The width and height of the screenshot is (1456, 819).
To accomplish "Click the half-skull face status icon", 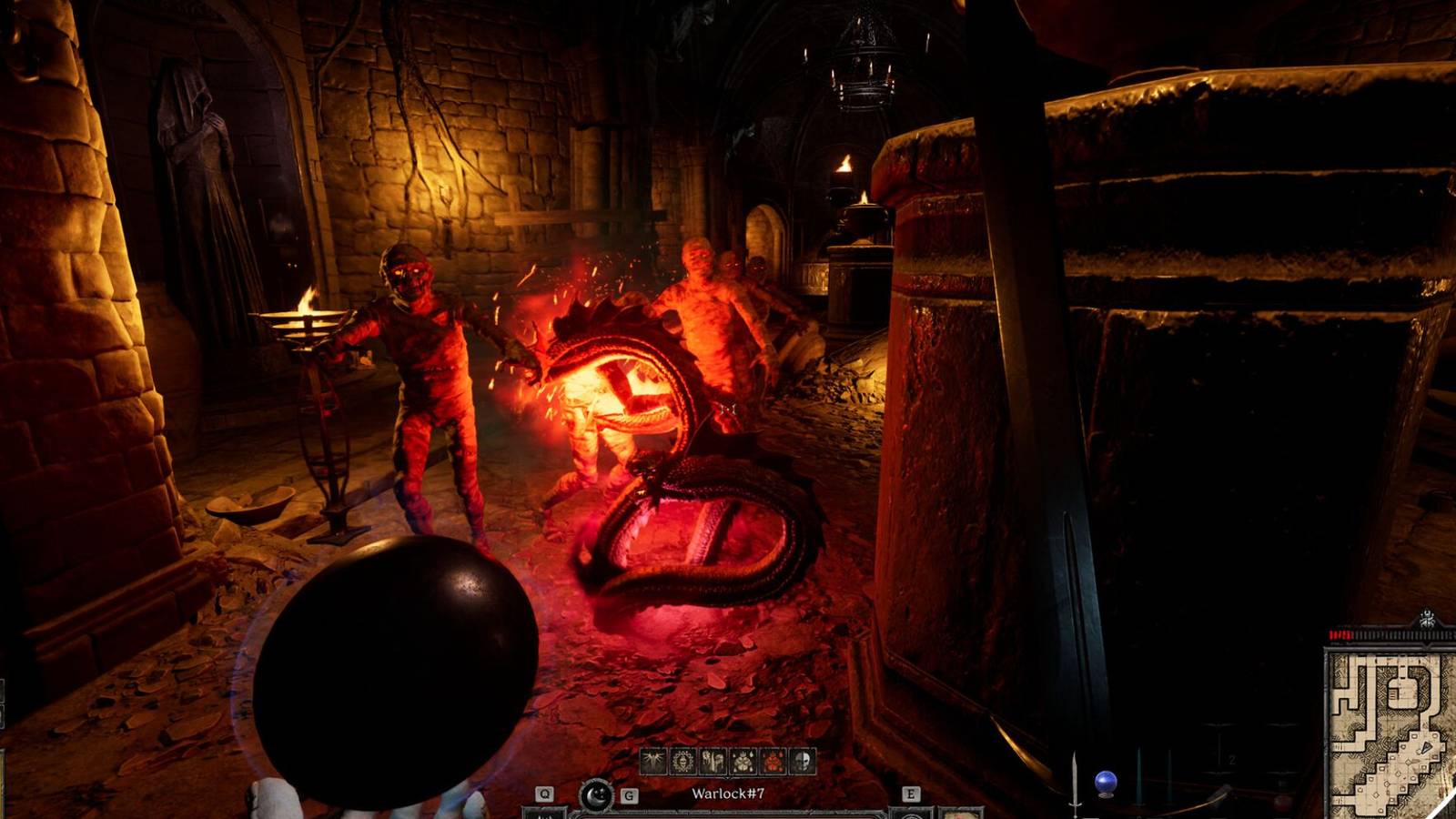I will click(802, 761).
